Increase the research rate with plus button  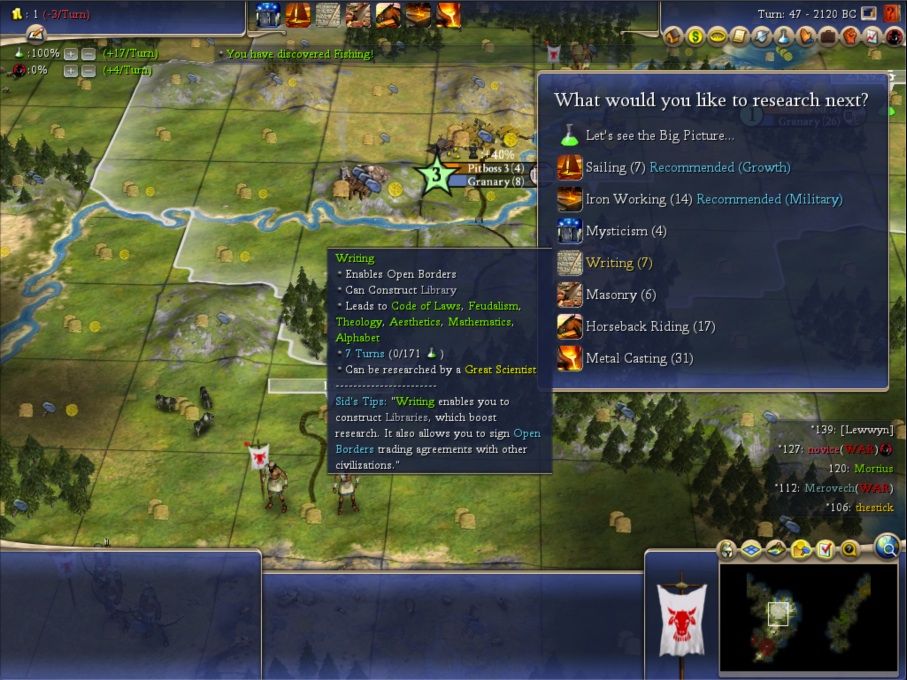coord(71,54)
